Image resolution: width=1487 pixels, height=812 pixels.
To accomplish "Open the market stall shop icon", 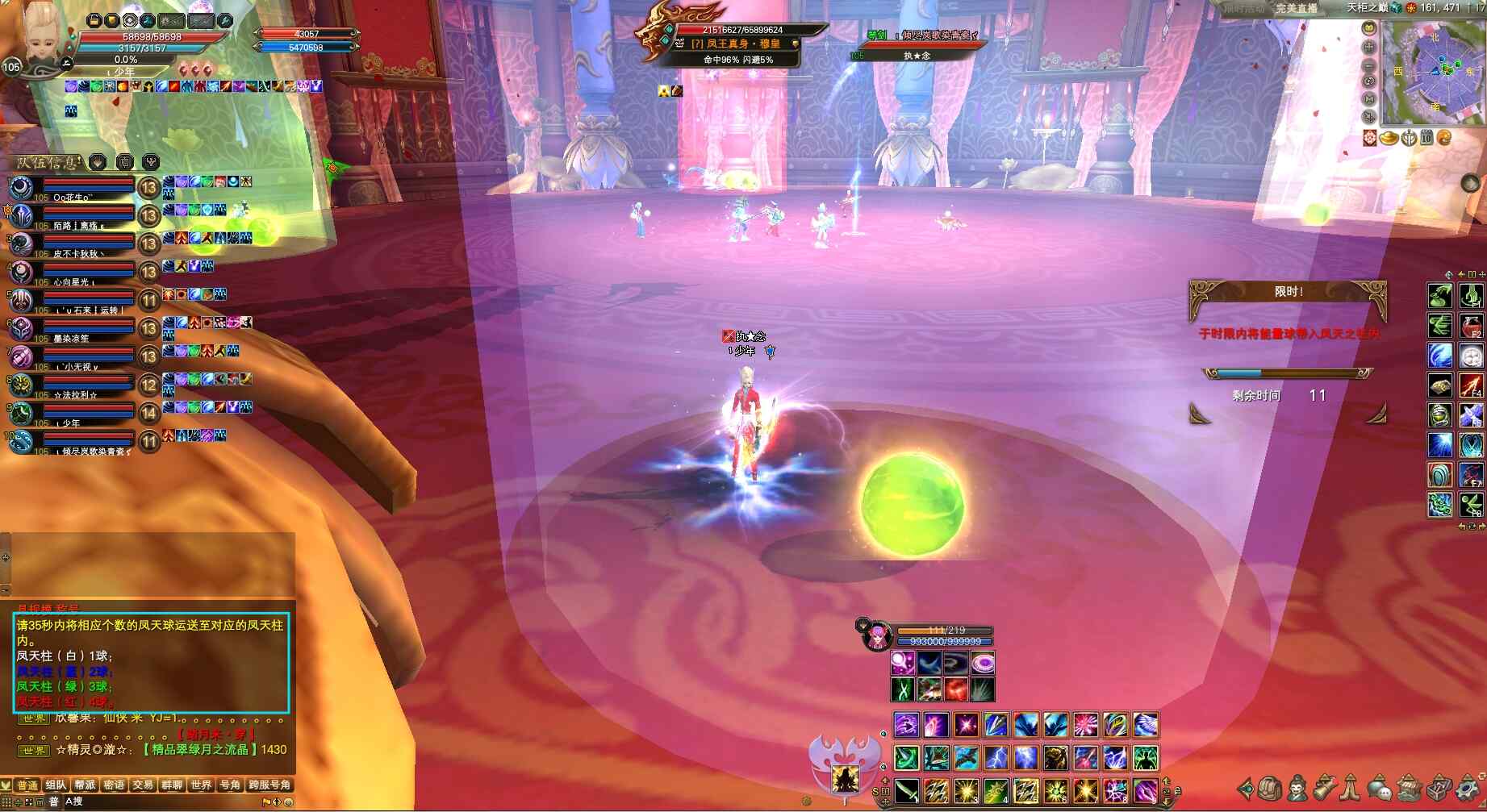I will (x=1409, y=788).
